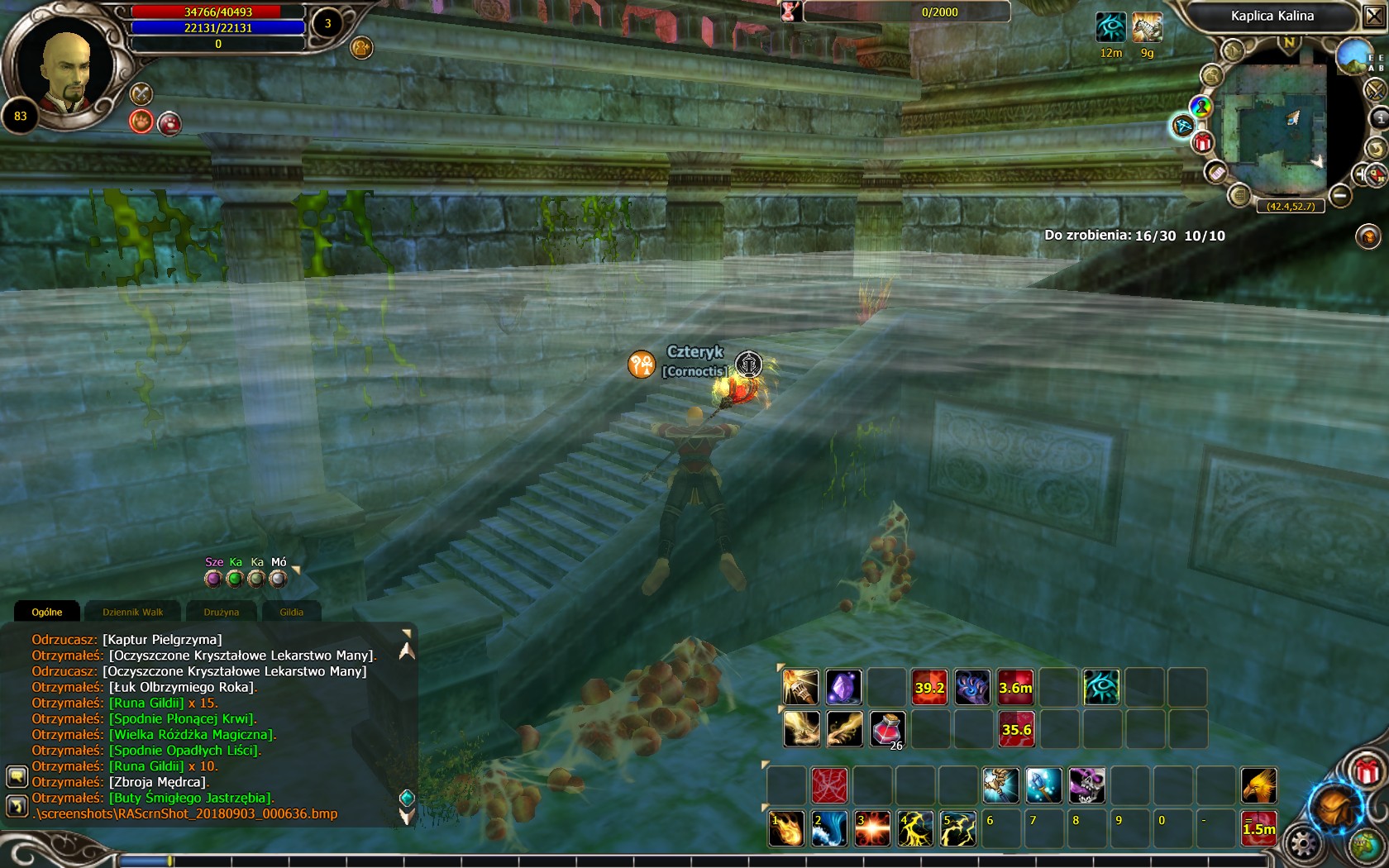Select the Gildia chat tab
The width and height of the screenshot is (1389, 868).
(291, 612)
